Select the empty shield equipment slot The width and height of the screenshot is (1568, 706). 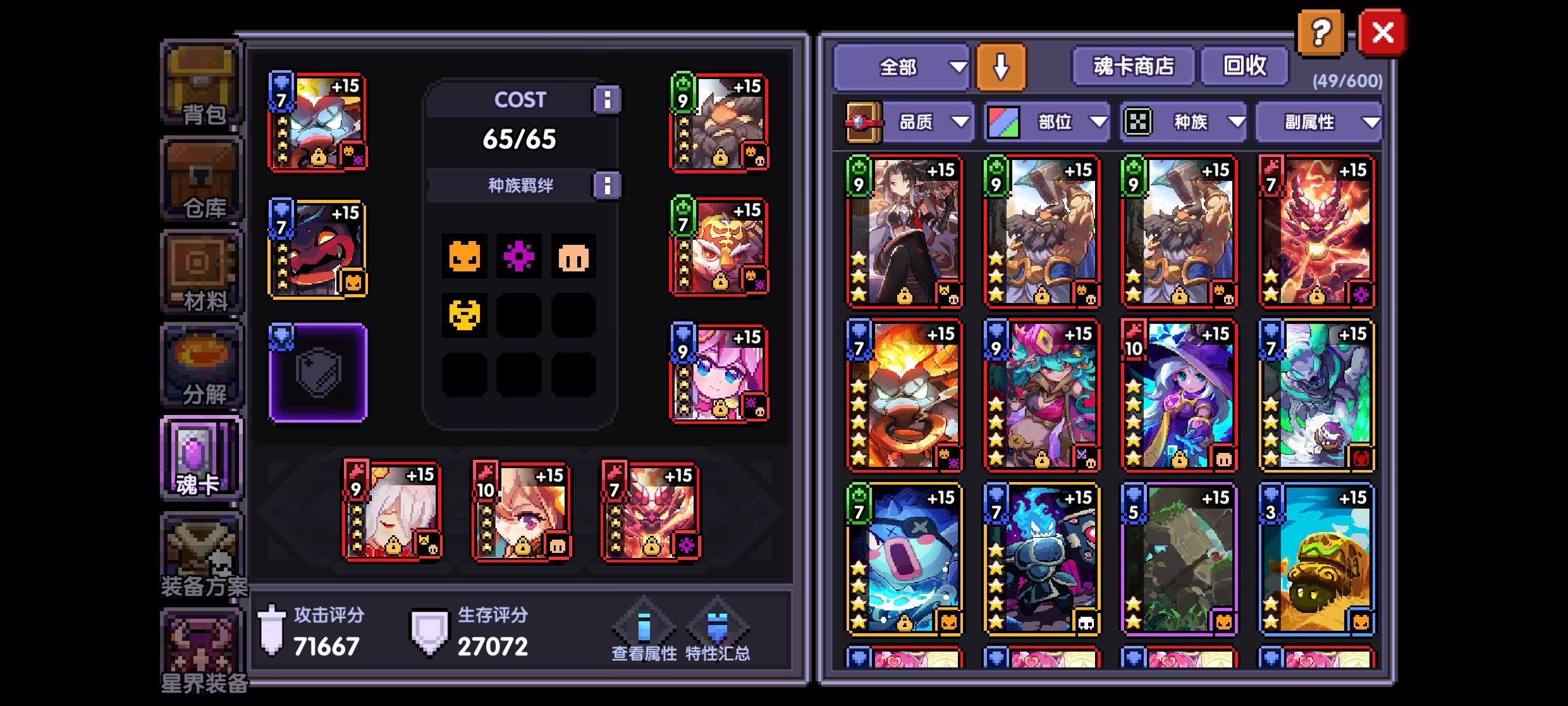click(x=318, y=371)
